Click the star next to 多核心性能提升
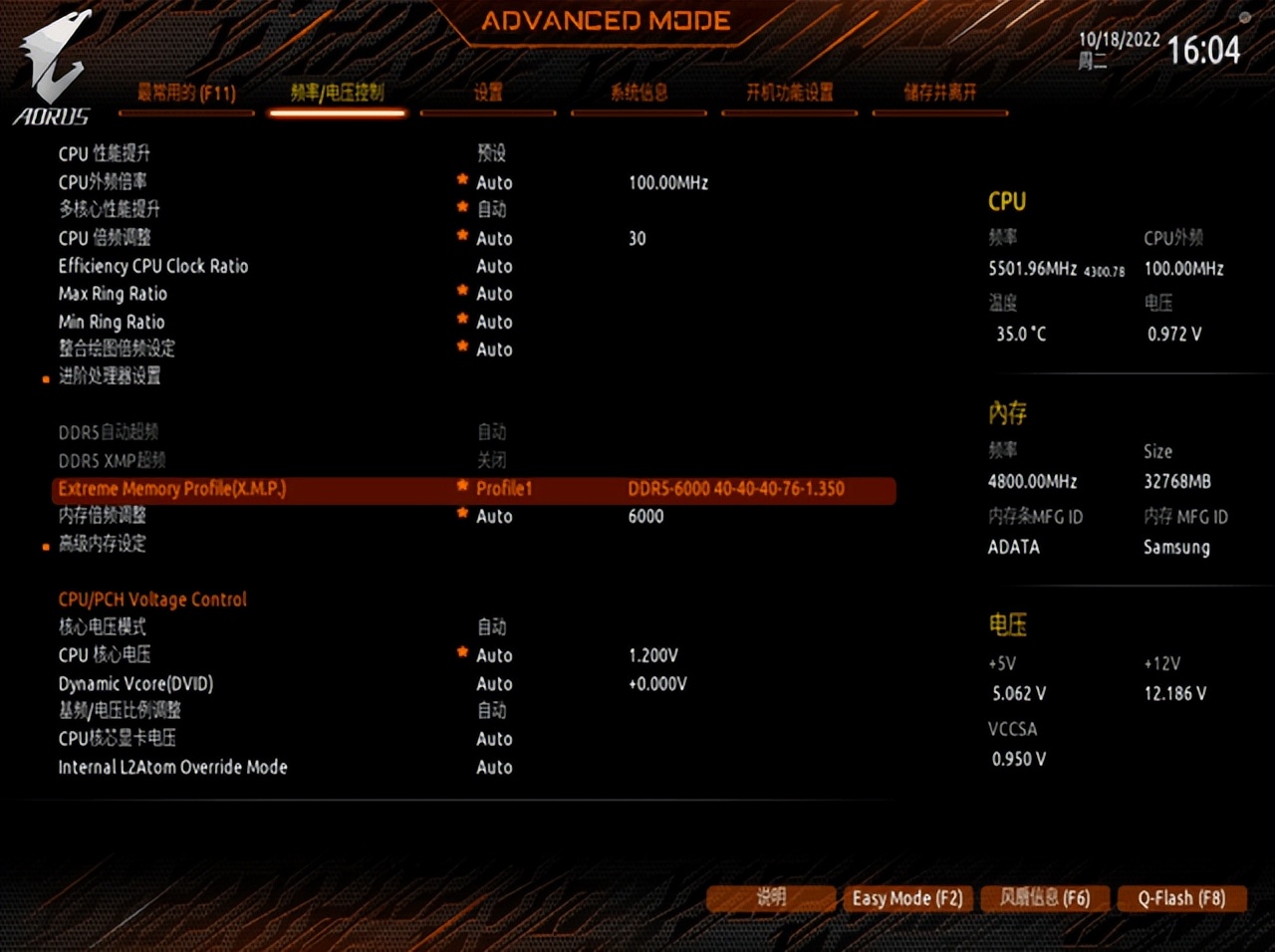Viewport: 1275px width, 952px height. [x=461, y=206]
